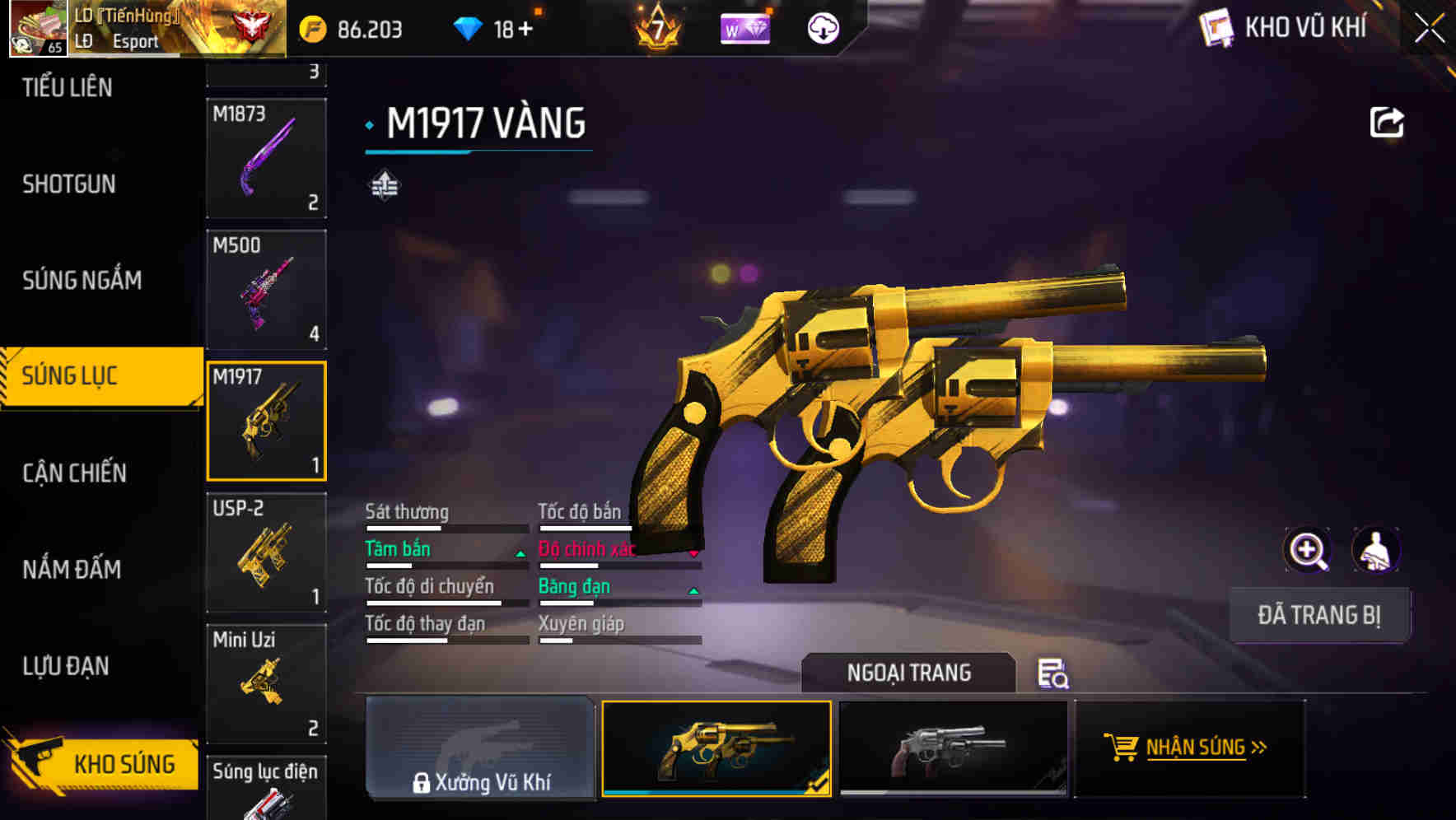Viewport: 1456px width, 820px height.
Task: Select the silver default M1917 skin thumbnail
Action: pos(954,749)
